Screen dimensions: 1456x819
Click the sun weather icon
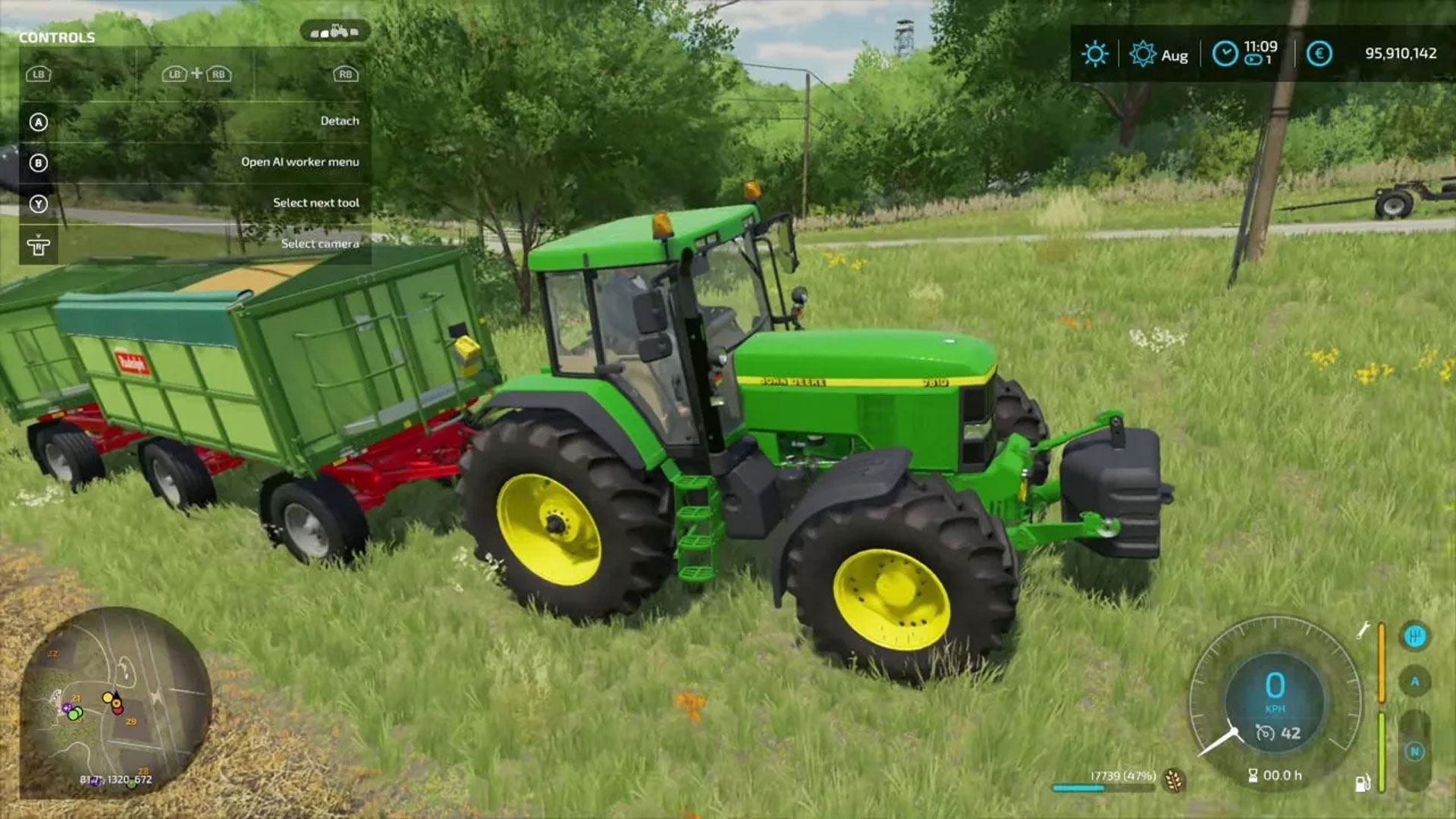coord(1094,54)
